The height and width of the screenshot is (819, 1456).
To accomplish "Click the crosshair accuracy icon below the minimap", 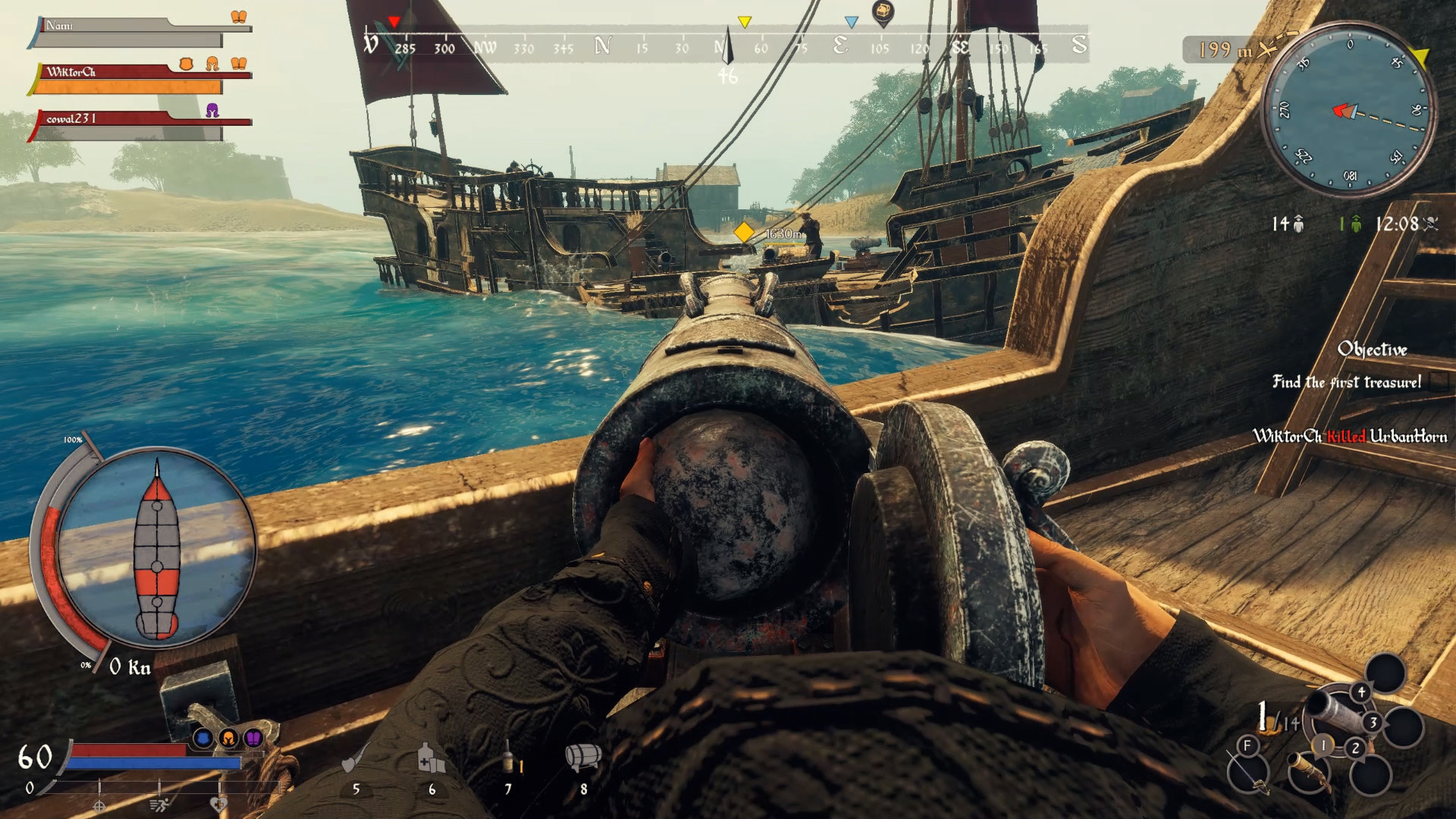I will tap(101, 808).
